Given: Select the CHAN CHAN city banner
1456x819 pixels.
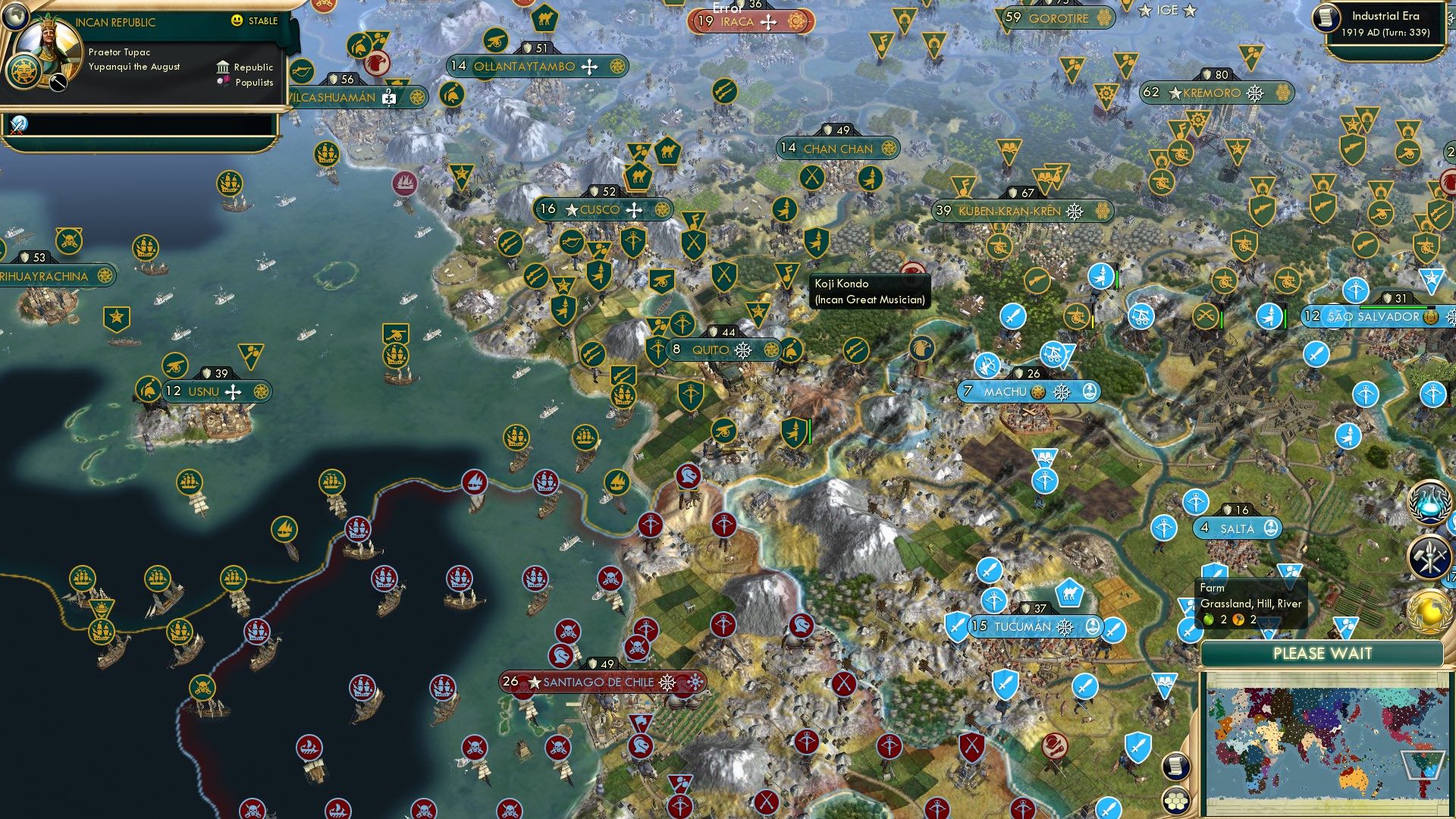Looking at the screenshot, I should click(838, 149).
